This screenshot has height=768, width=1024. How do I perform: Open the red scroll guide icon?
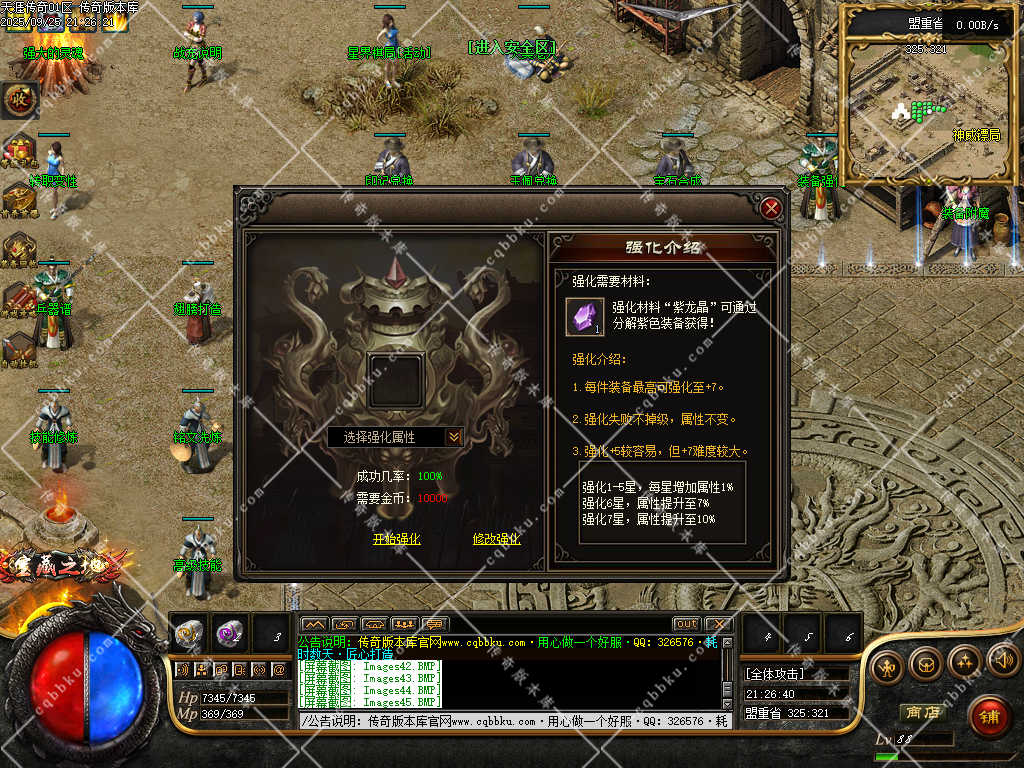[x=19, y=298]
